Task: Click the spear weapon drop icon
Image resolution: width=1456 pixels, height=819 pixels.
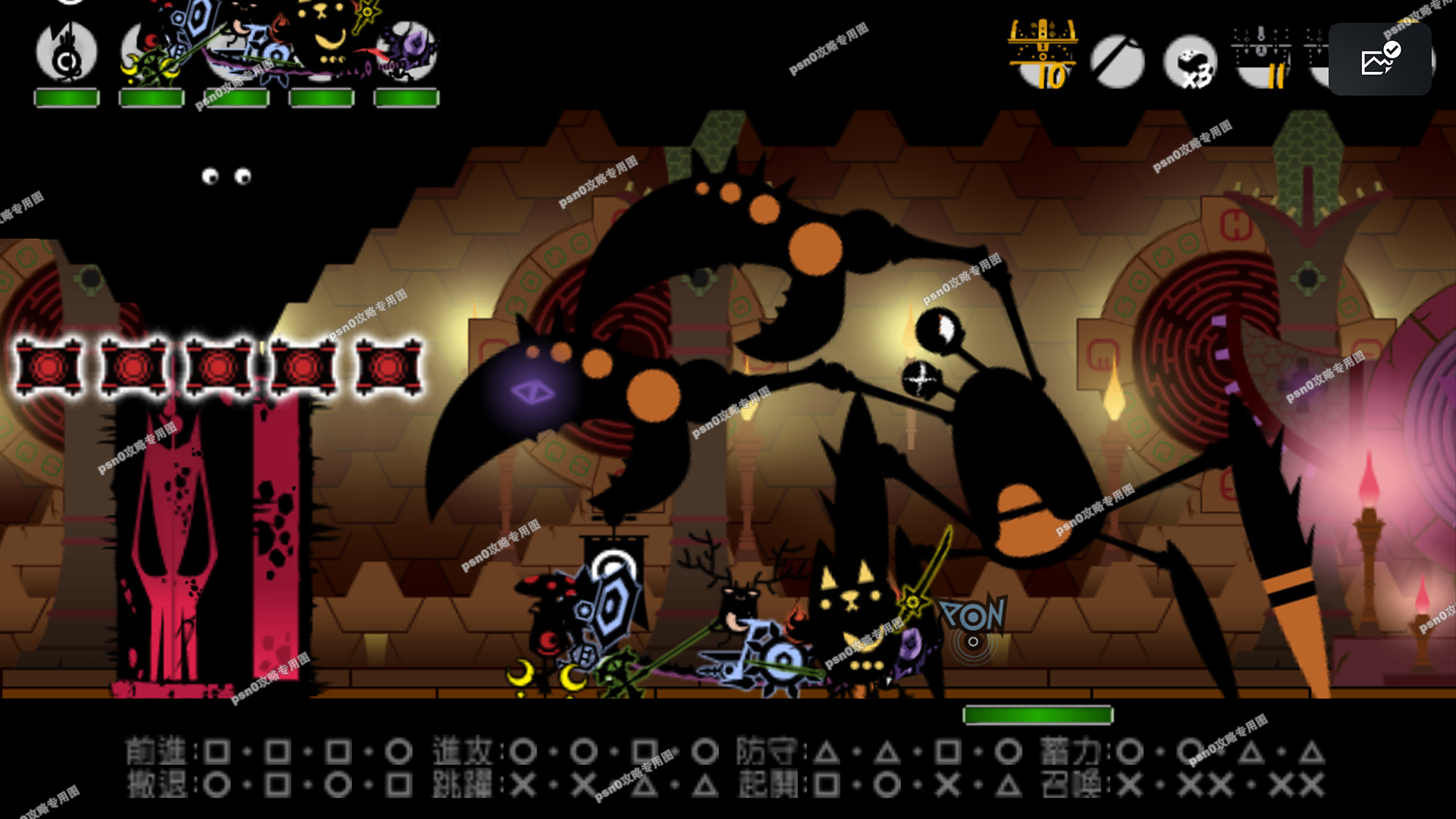Action: click(1117, 61)
